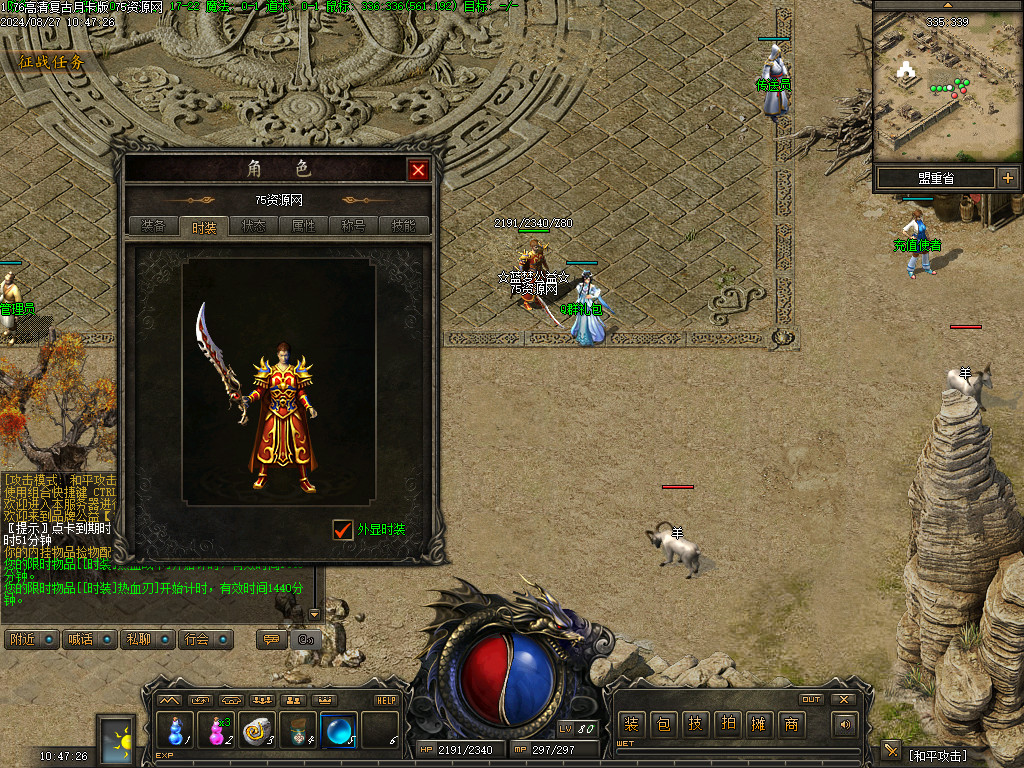The image size is (1024, 768).
Task: Open the 征战任务 quest tracker
Action: click(x=52, y=62)
